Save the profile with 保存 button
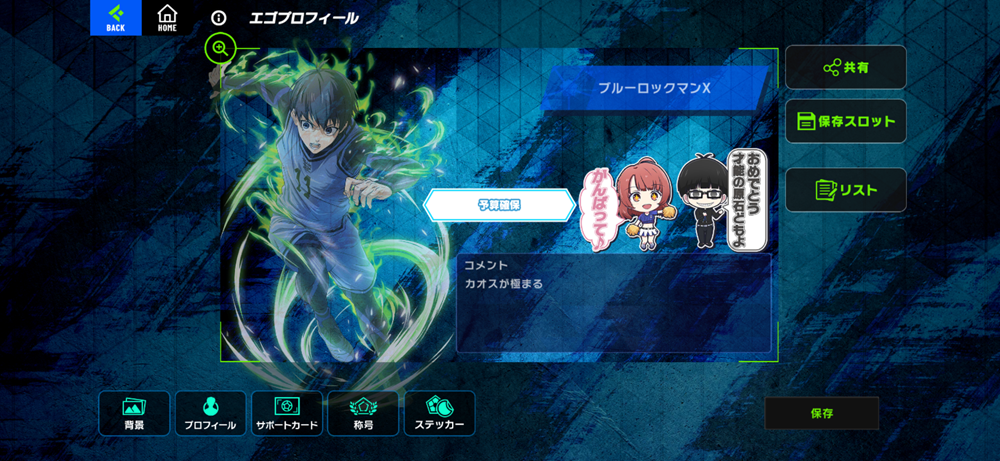 [x=821, y=413]
